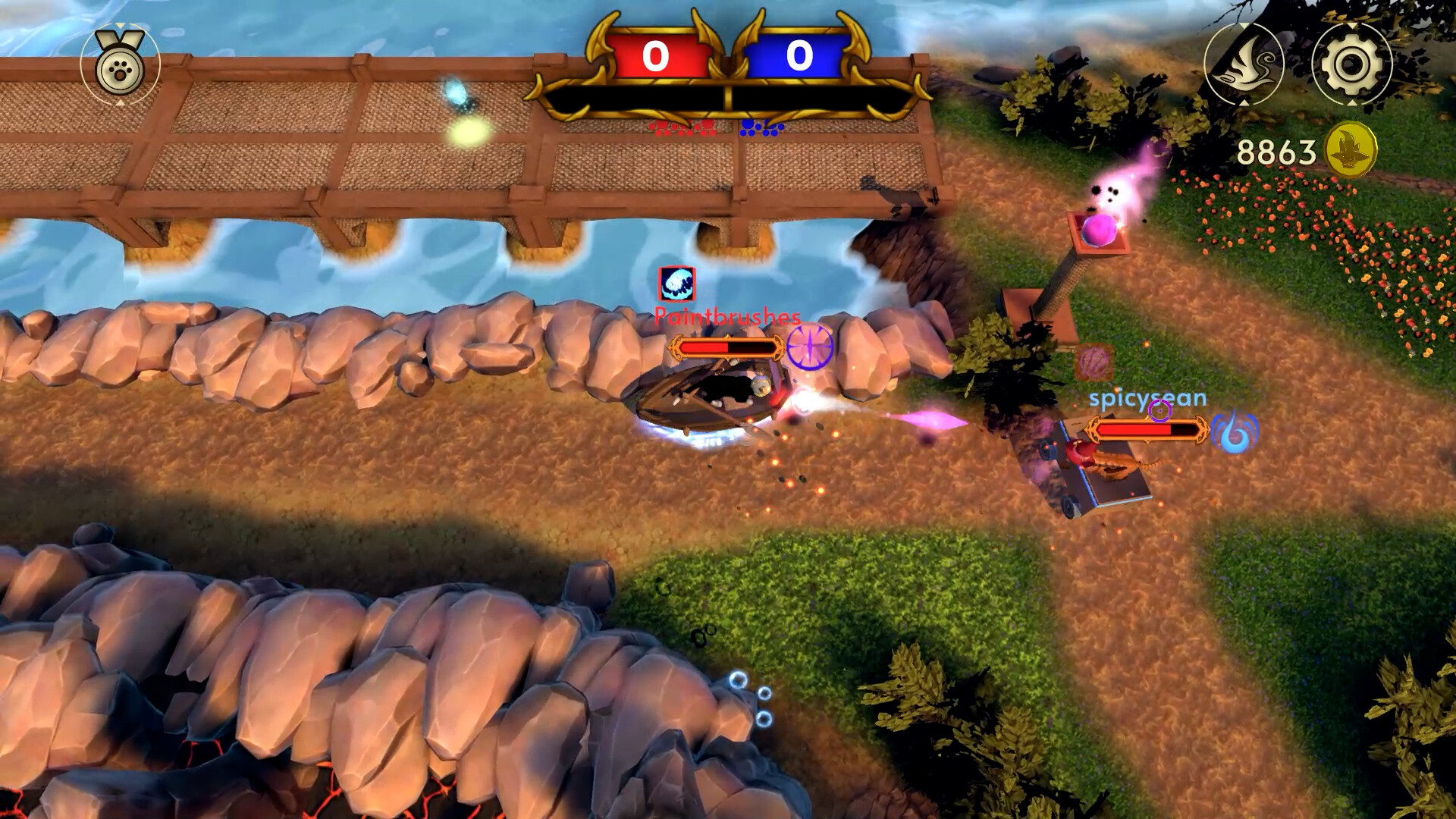Expand the arrow below the wing icon

tap(1244, 103)
